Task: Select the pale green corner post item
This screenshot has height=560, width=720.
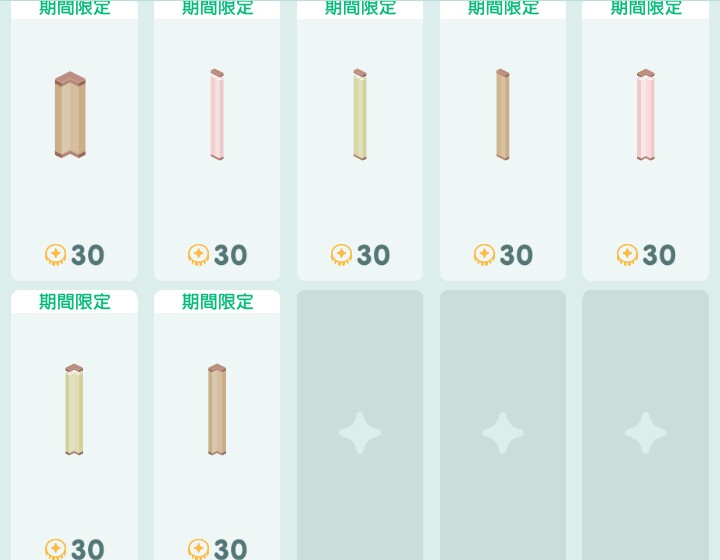Action: [74, 410]
